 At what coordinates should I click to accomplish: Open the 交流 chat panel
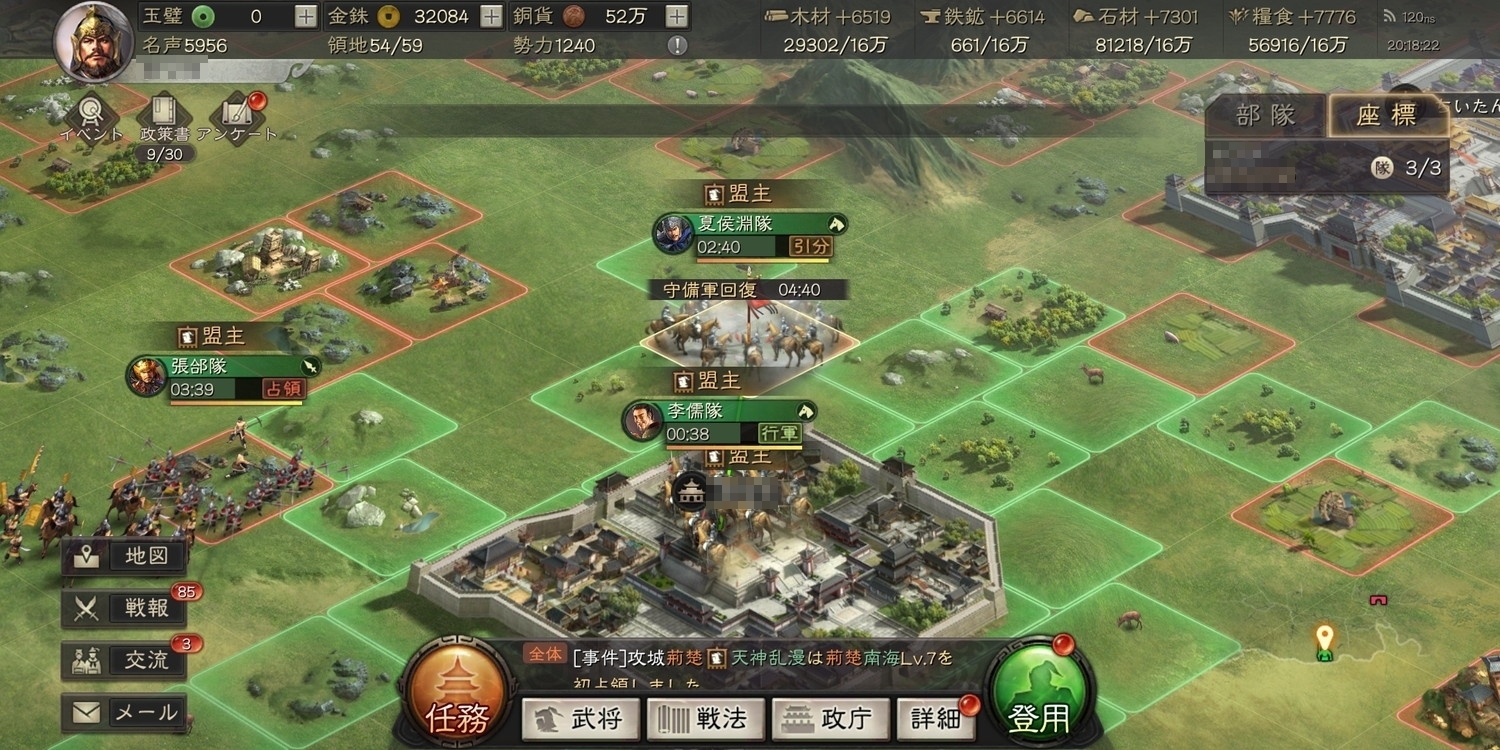125,660
